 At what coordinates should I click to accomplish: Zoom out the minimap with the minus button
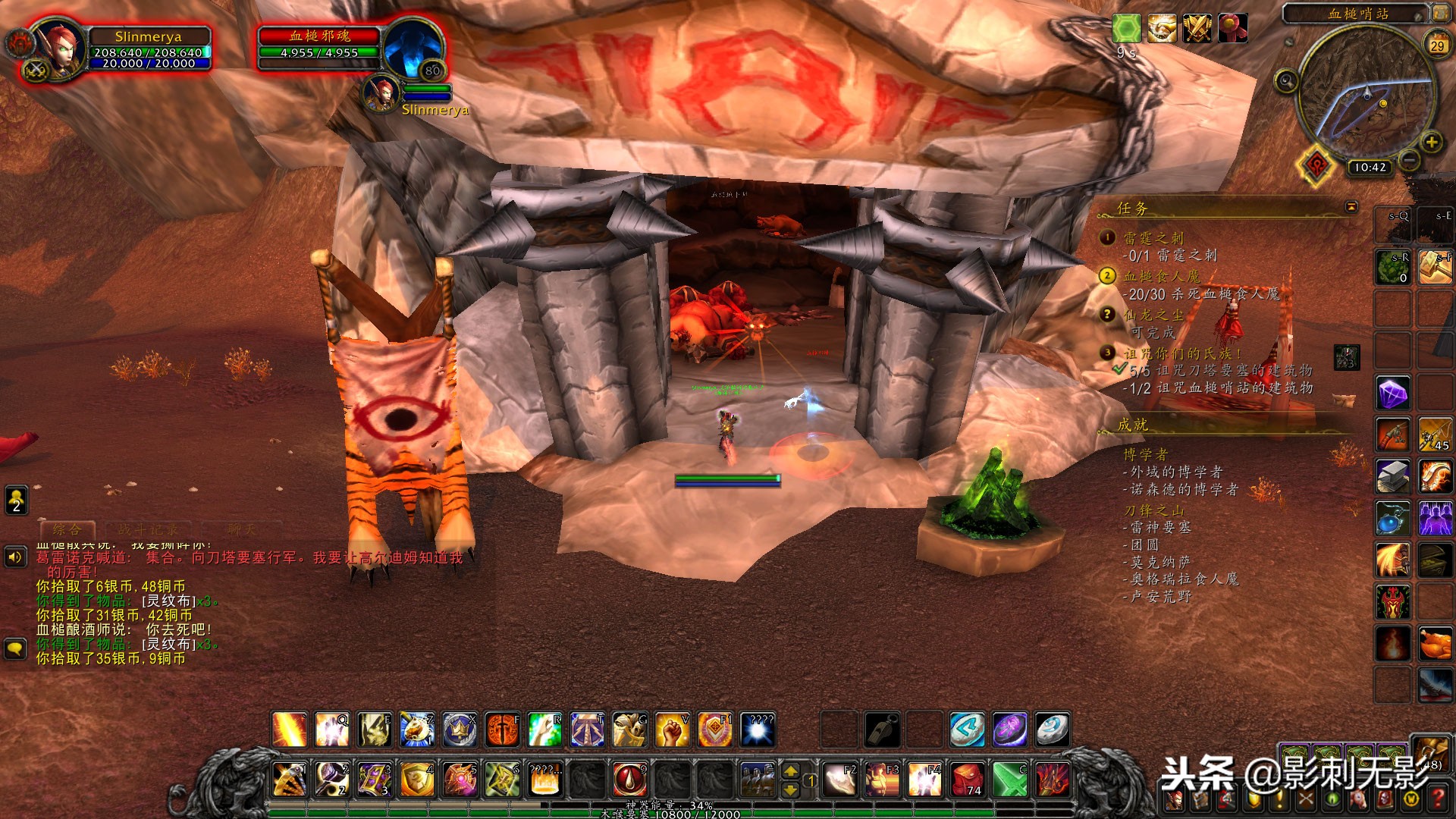pyautogui.click(x=1409, y=160)
